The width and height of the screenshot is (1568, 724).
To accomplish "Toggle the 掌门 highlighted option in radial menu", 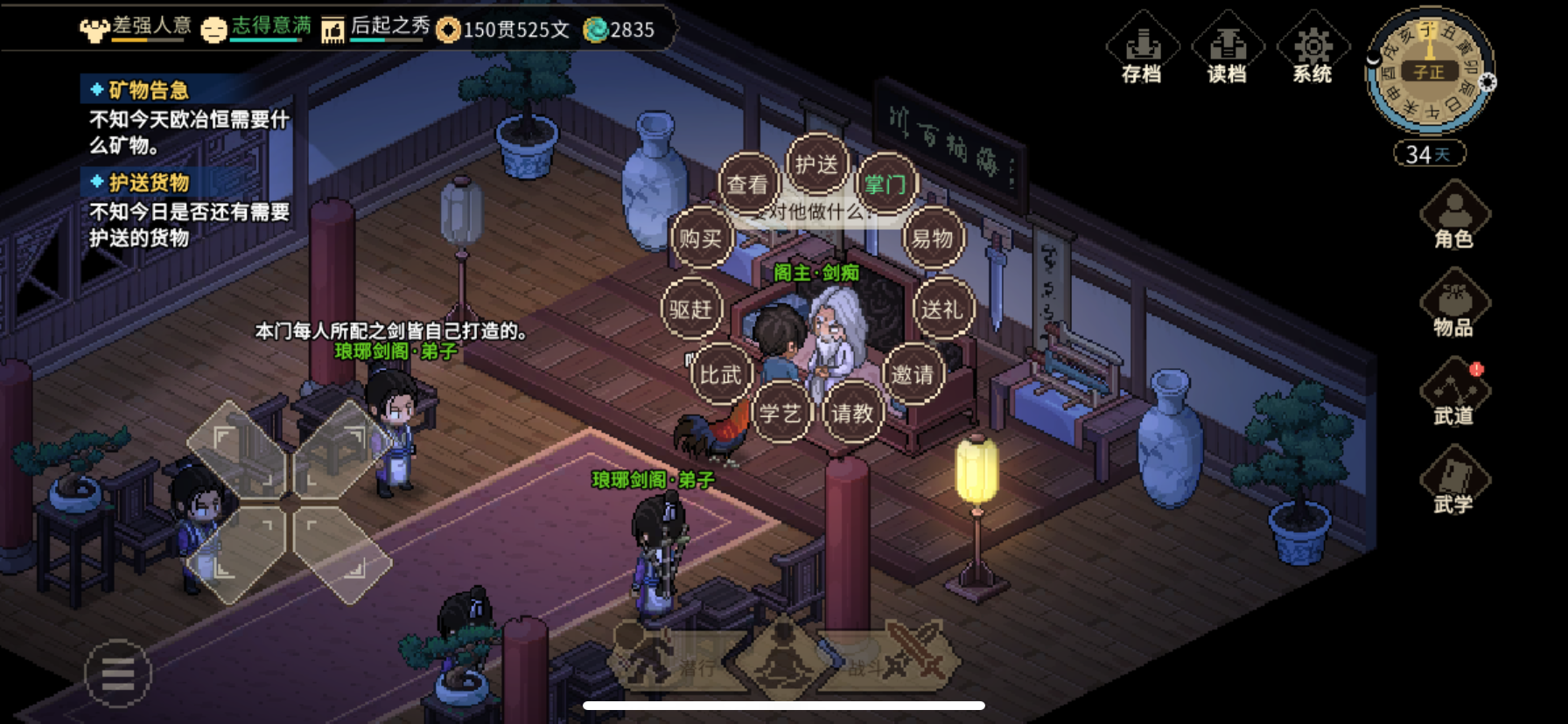I will tap(885, 184).
